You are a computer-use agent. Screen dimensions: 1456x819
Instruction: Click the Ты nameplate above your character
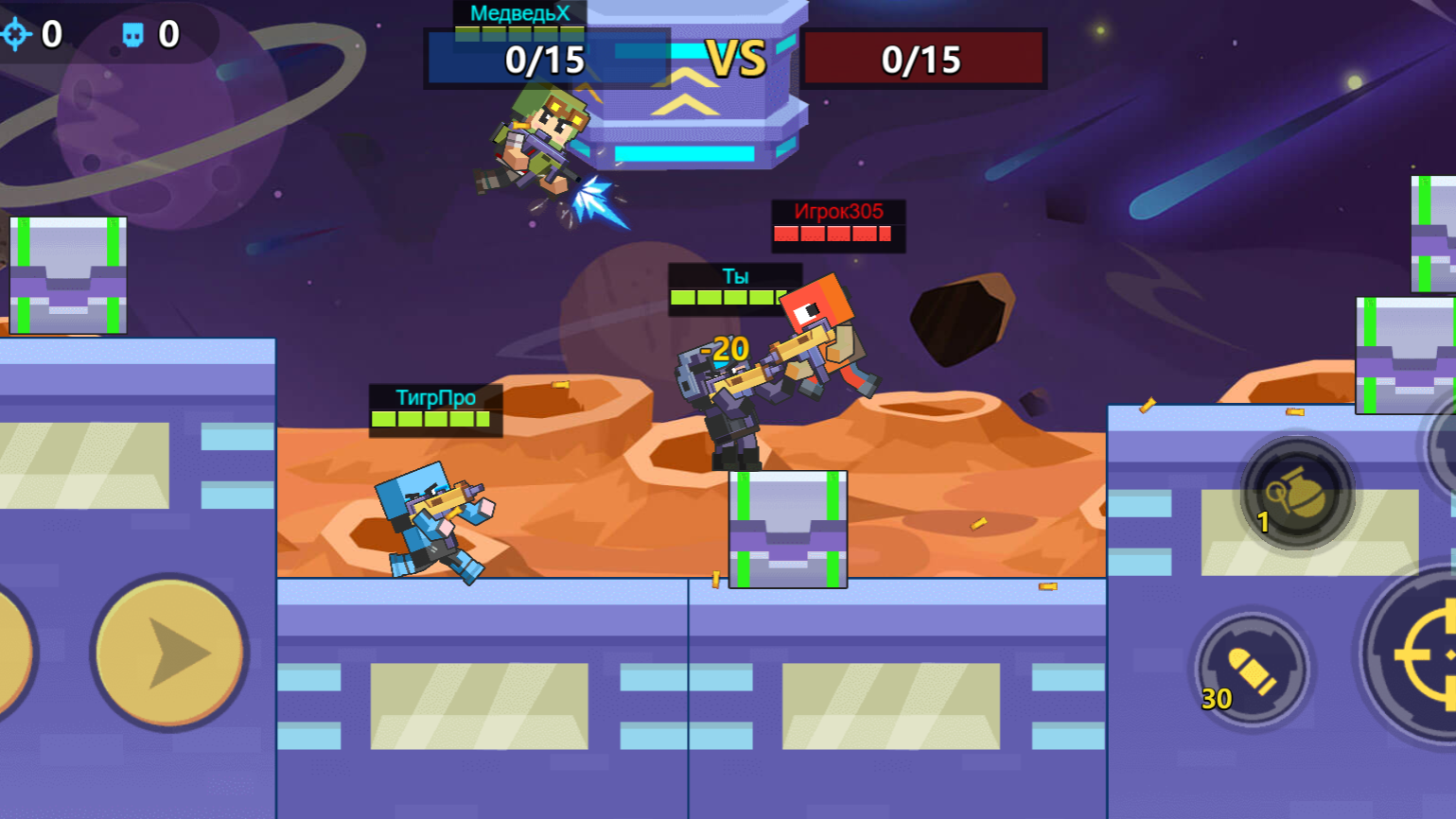click(x=735, y=275)
